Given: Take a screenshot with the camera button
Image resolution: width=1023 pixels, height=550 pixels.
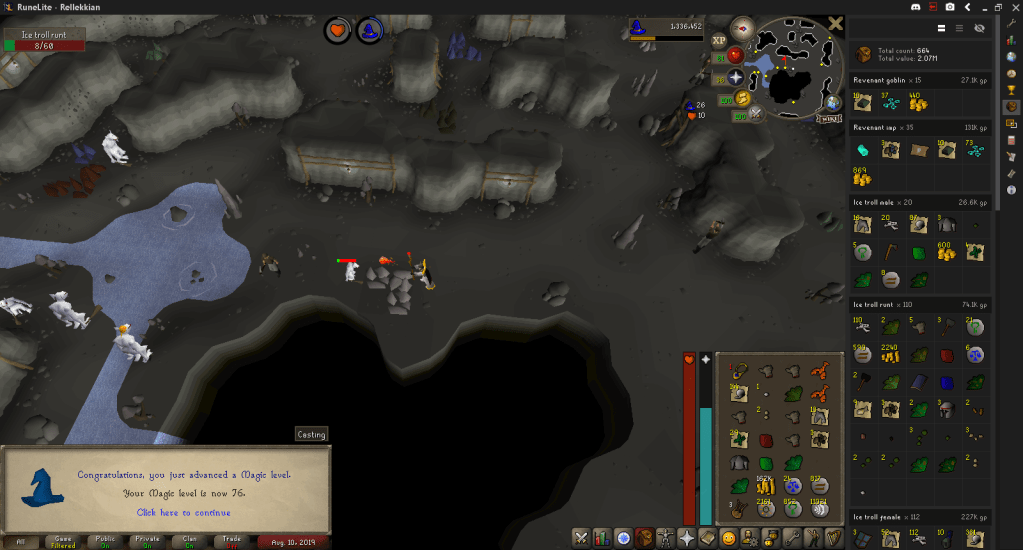Looking at the screenshot, I should (x=949, y=8).
